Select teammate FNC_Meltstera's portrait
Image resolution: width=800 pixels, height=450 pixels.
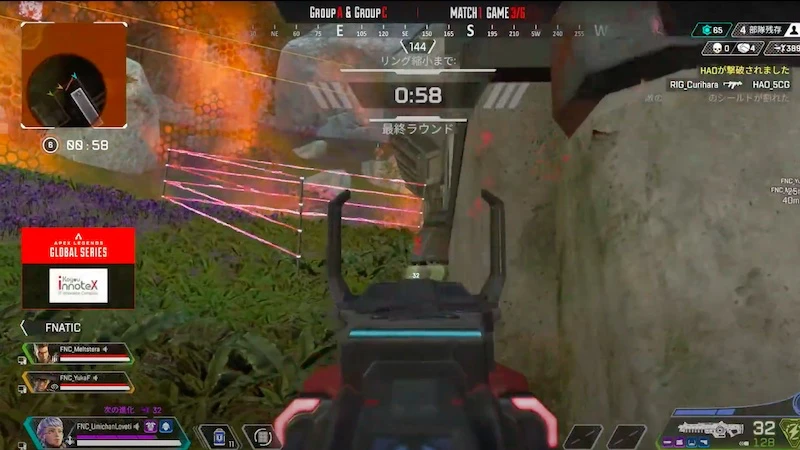(x=41, y=353)
